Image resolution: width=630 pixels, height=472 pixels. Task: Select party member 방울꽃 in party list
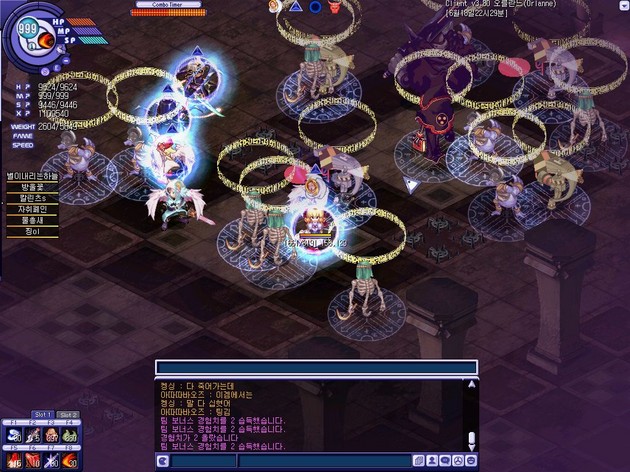pyautogui.click(x=33, y=186)
